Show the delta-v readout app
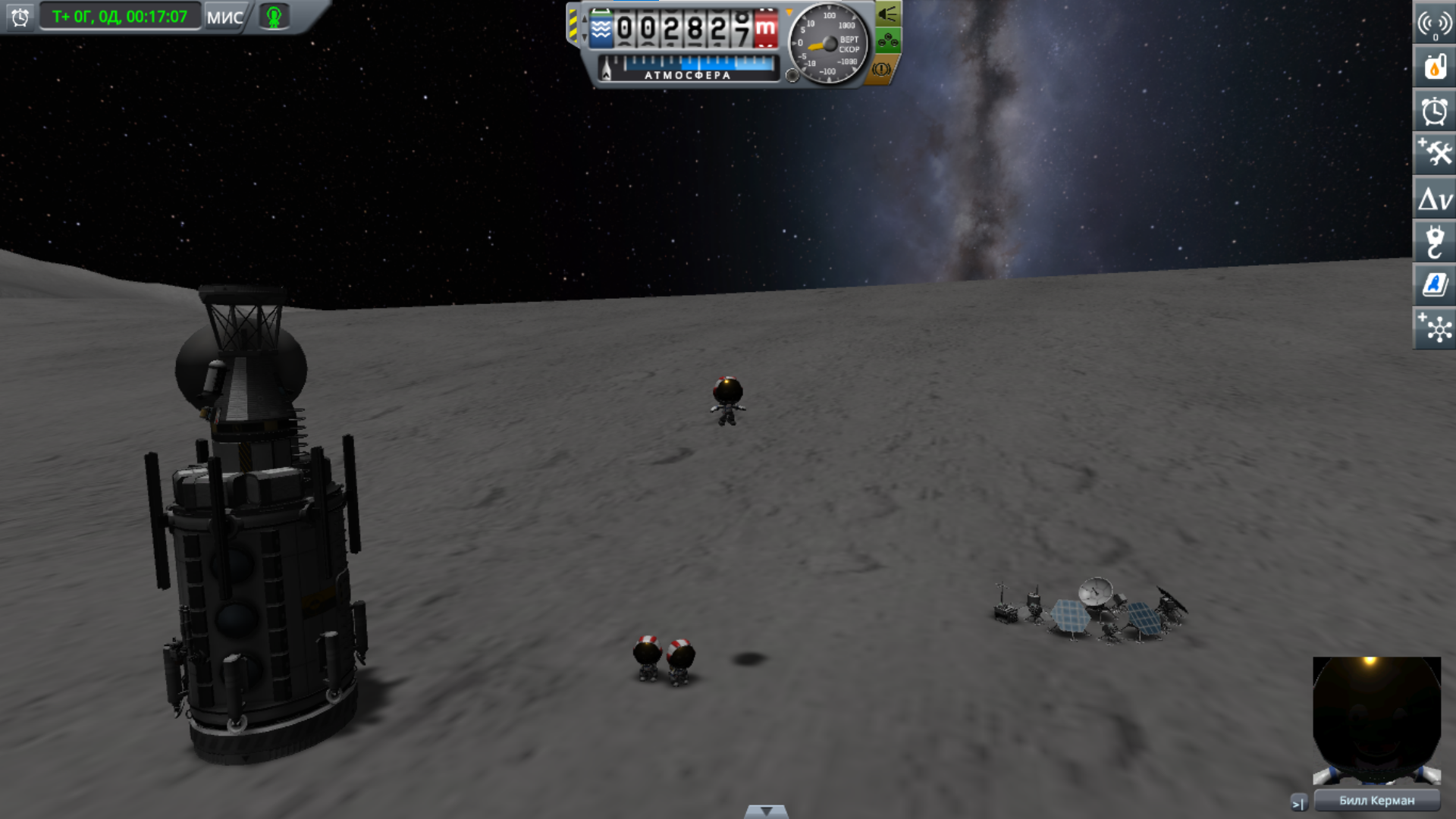The width and height of the screenshot is (1456, 819). [x=1434, y=199]
